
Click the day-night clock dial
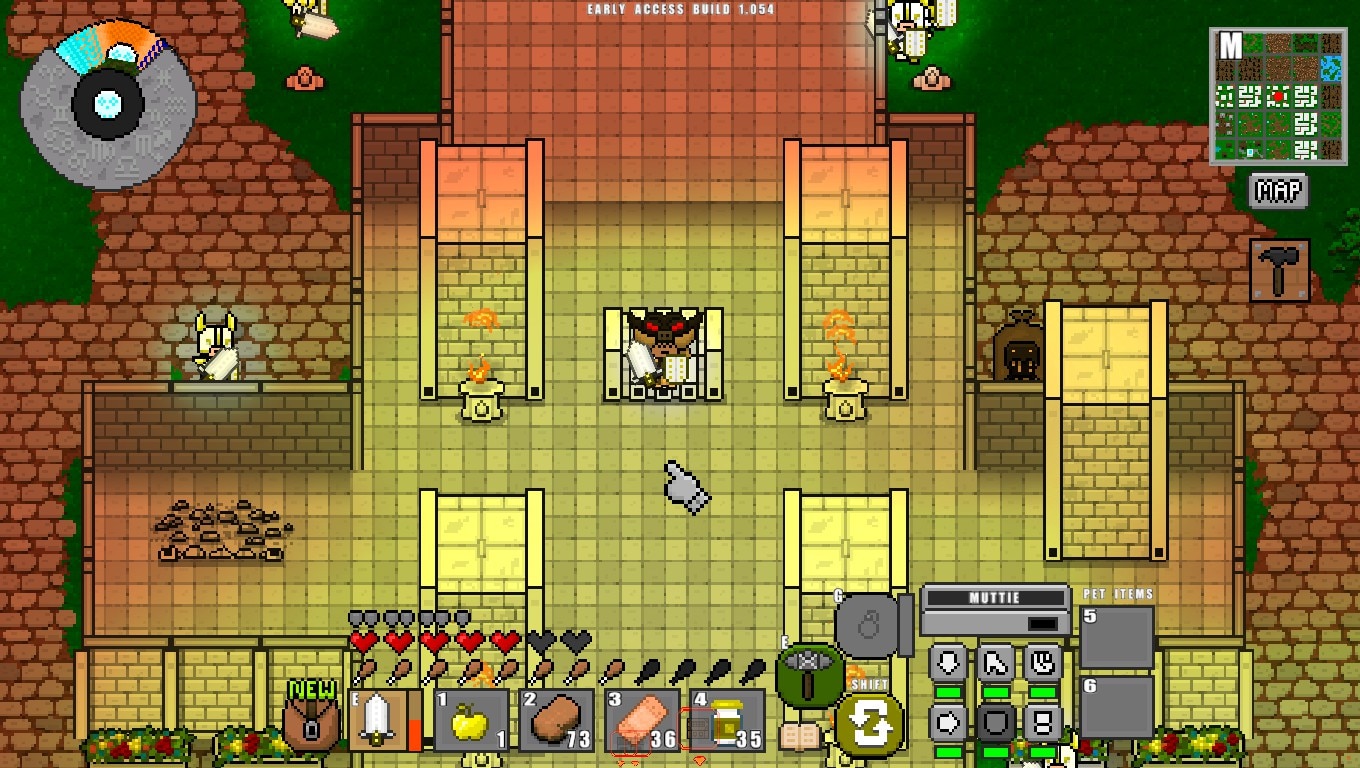click(108, 103)
